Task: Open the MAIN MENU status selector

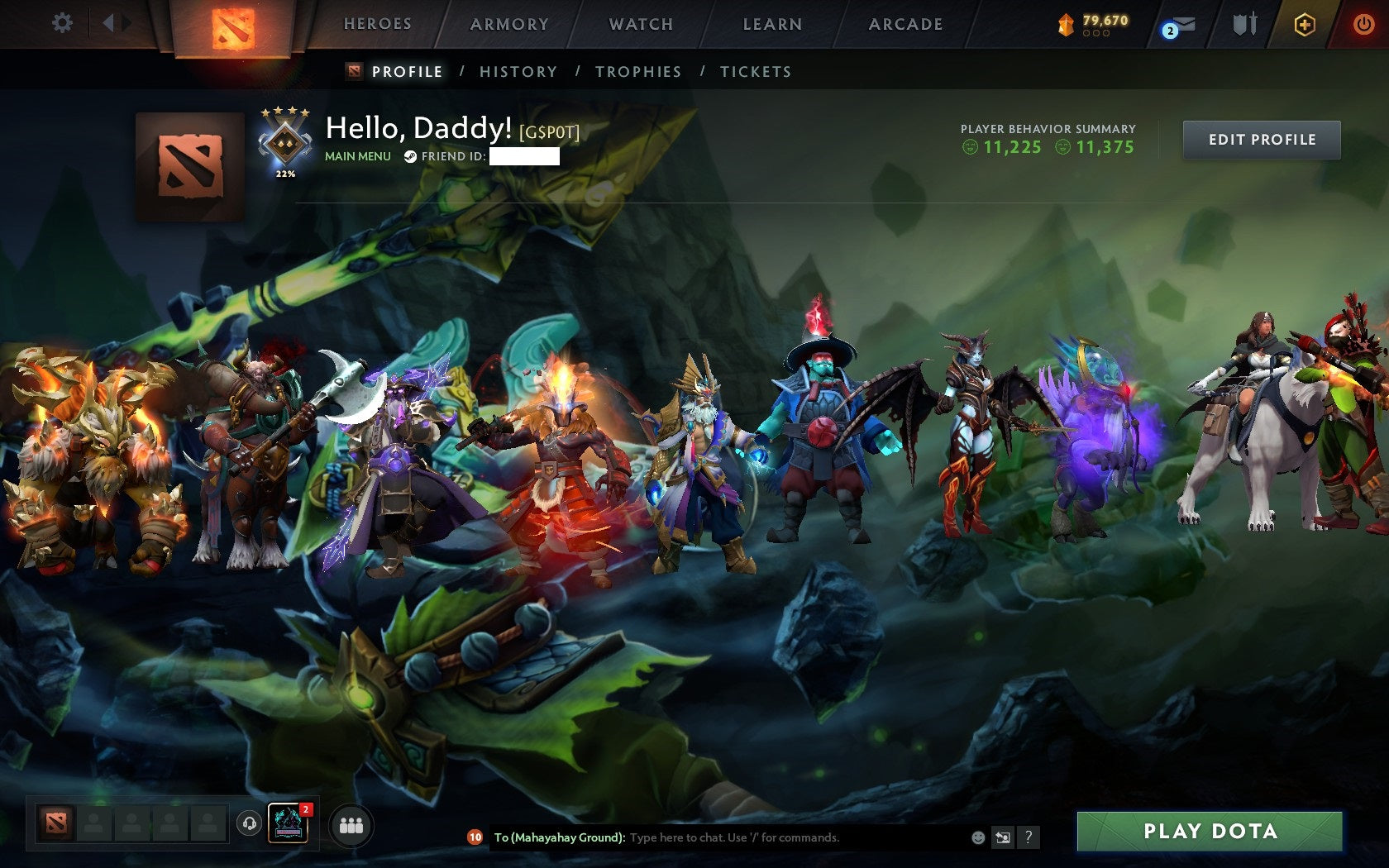Action: (357, 155)
